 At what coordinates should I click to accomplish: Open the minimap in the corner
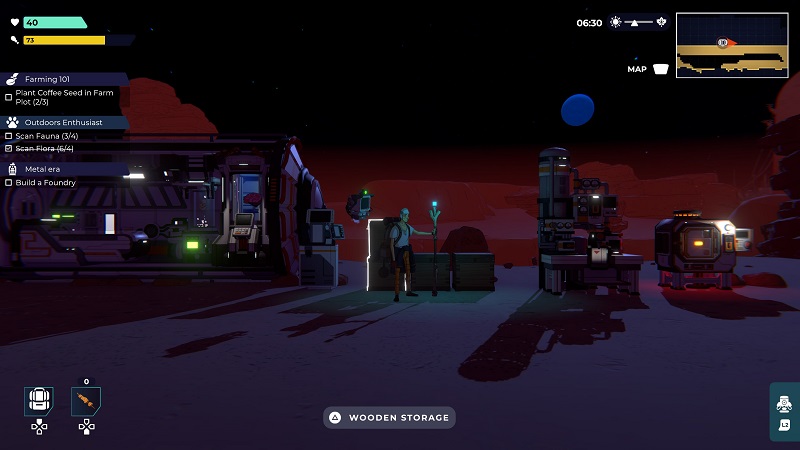pyautogui.click(x=732, y=44)
